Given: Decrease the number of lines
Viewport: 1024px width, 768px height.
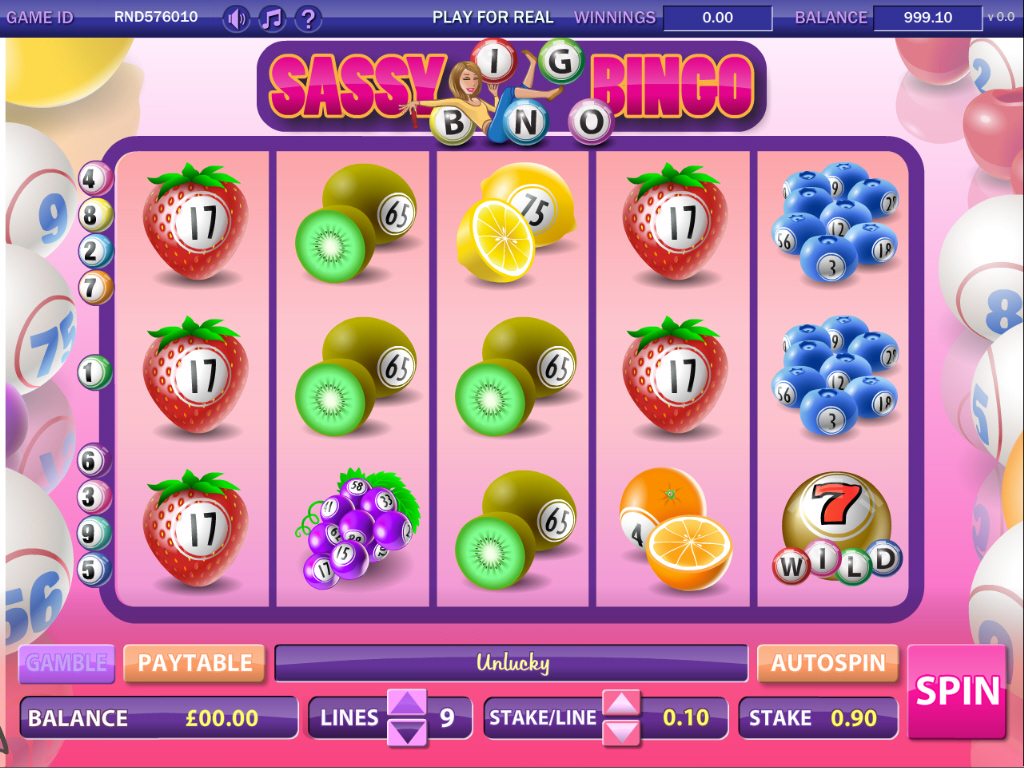Looking at the screenshot, I should pos(406,732).
